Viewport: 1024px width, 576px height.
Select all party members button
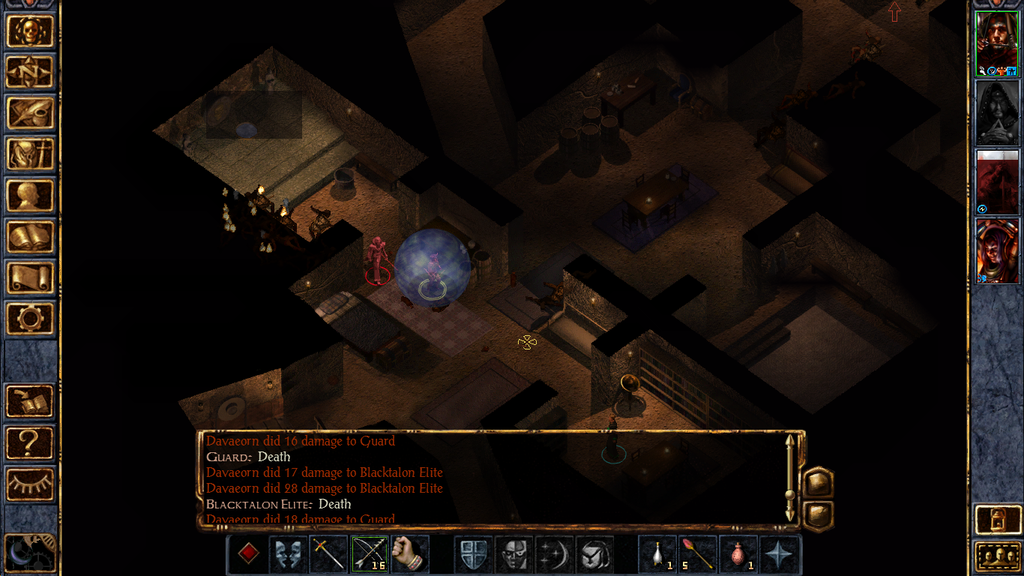click(x=996, y=555)
